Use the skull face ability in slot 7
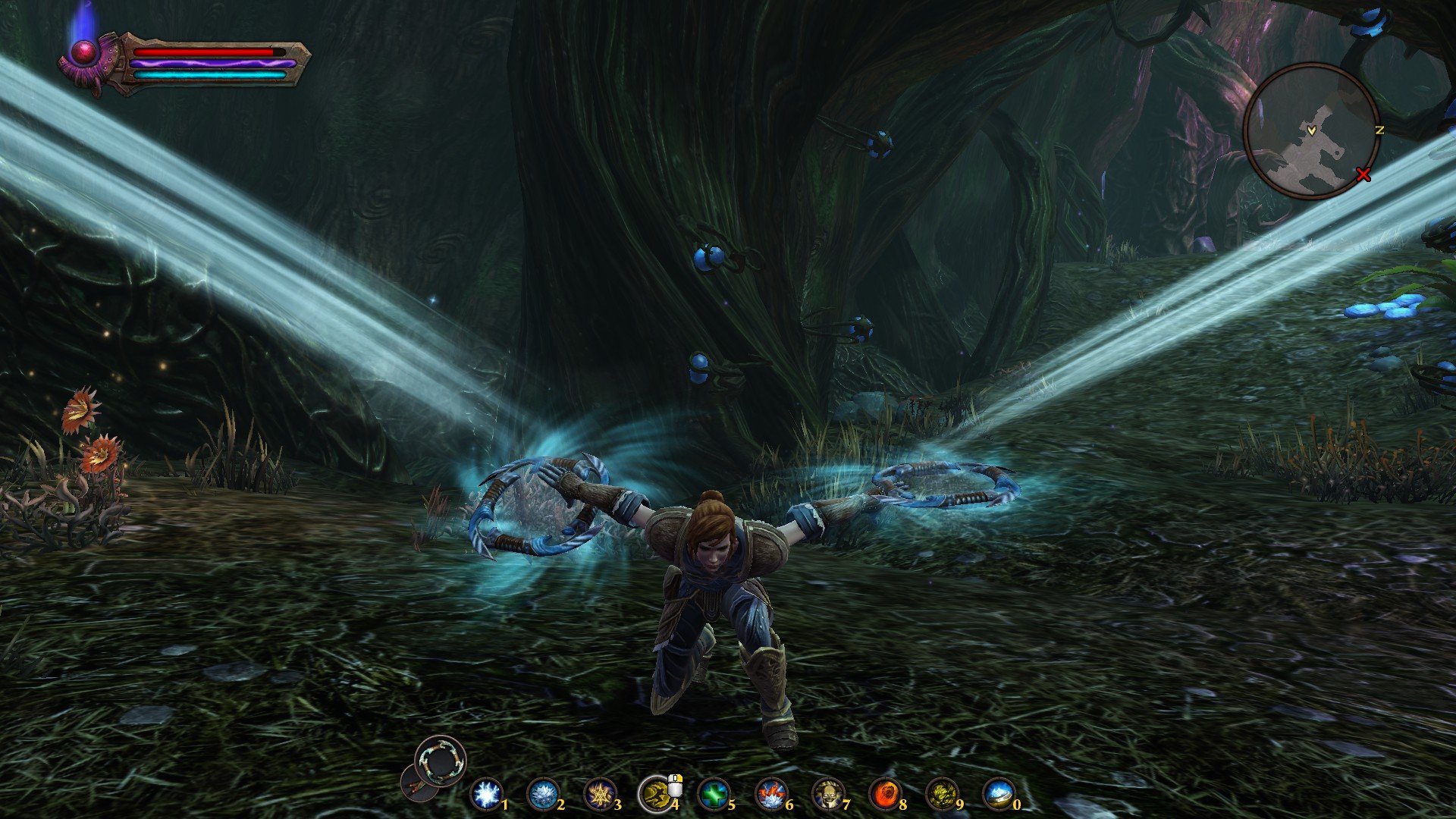 [x=827, y=795]
